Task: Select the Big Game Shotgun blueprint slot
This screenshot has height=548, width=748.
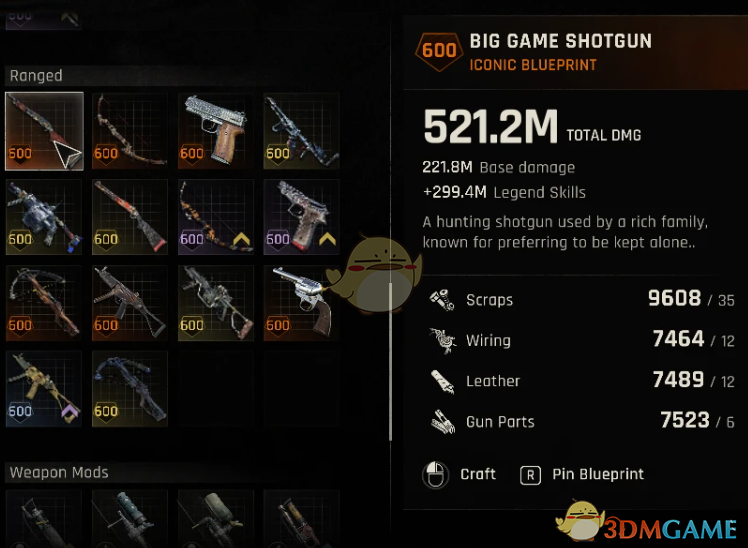Action: tap(44, 131)
